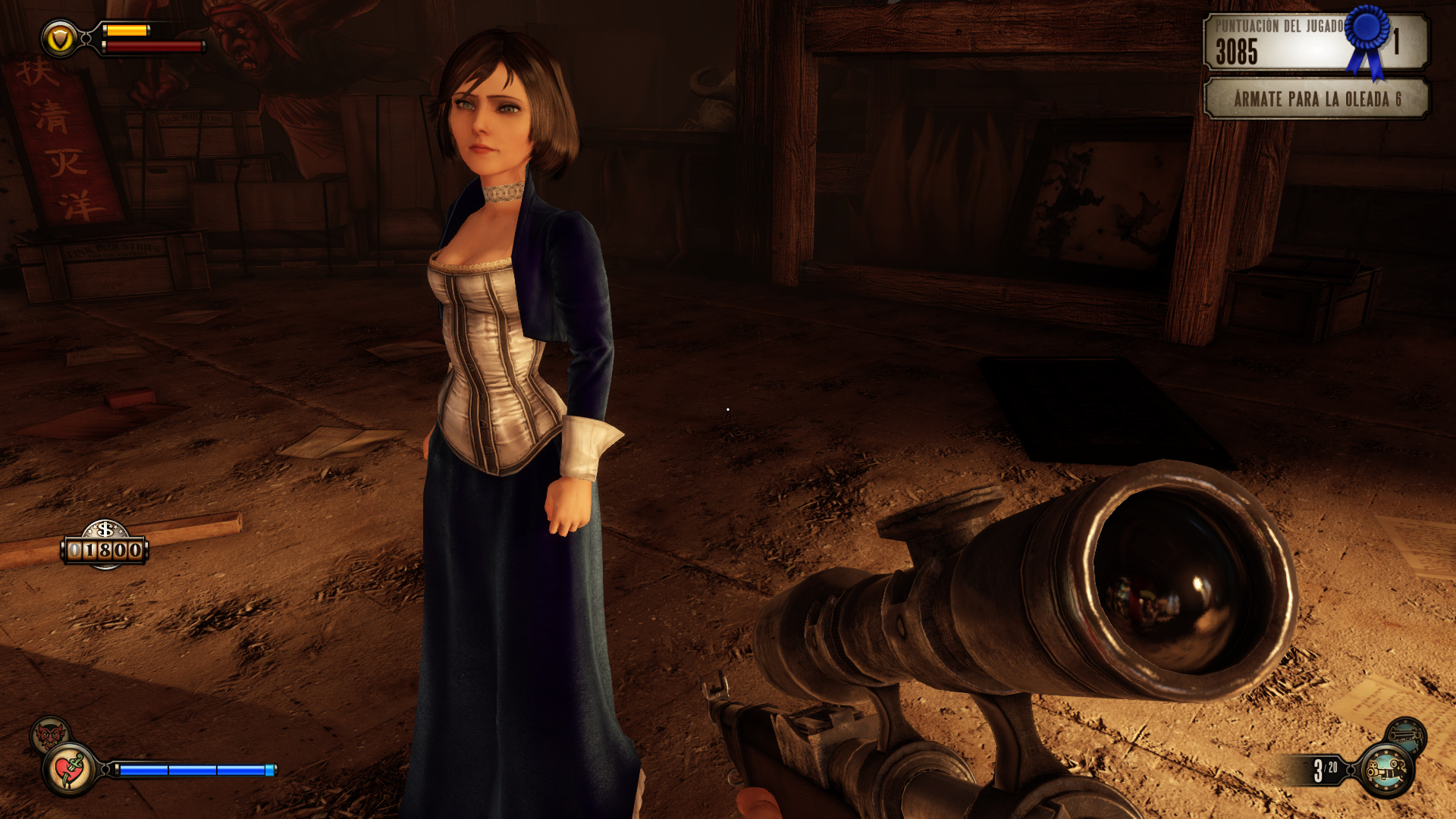Click the equipped sniper rifle weapon icon
Viewport: 1456px width, 819px height.
1387,770
